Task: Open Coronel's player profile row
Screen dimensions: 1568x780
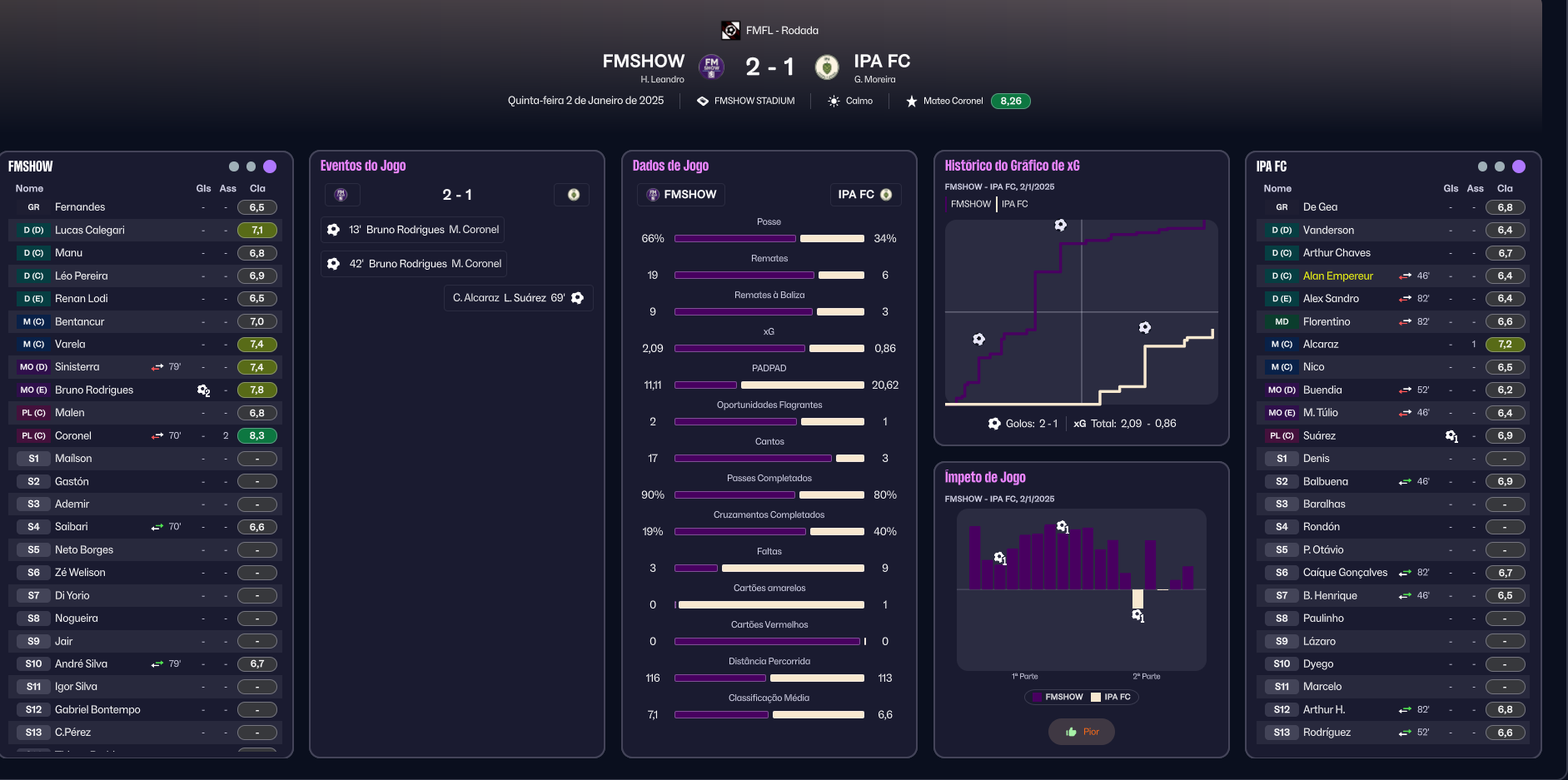Action: point(73,436)
